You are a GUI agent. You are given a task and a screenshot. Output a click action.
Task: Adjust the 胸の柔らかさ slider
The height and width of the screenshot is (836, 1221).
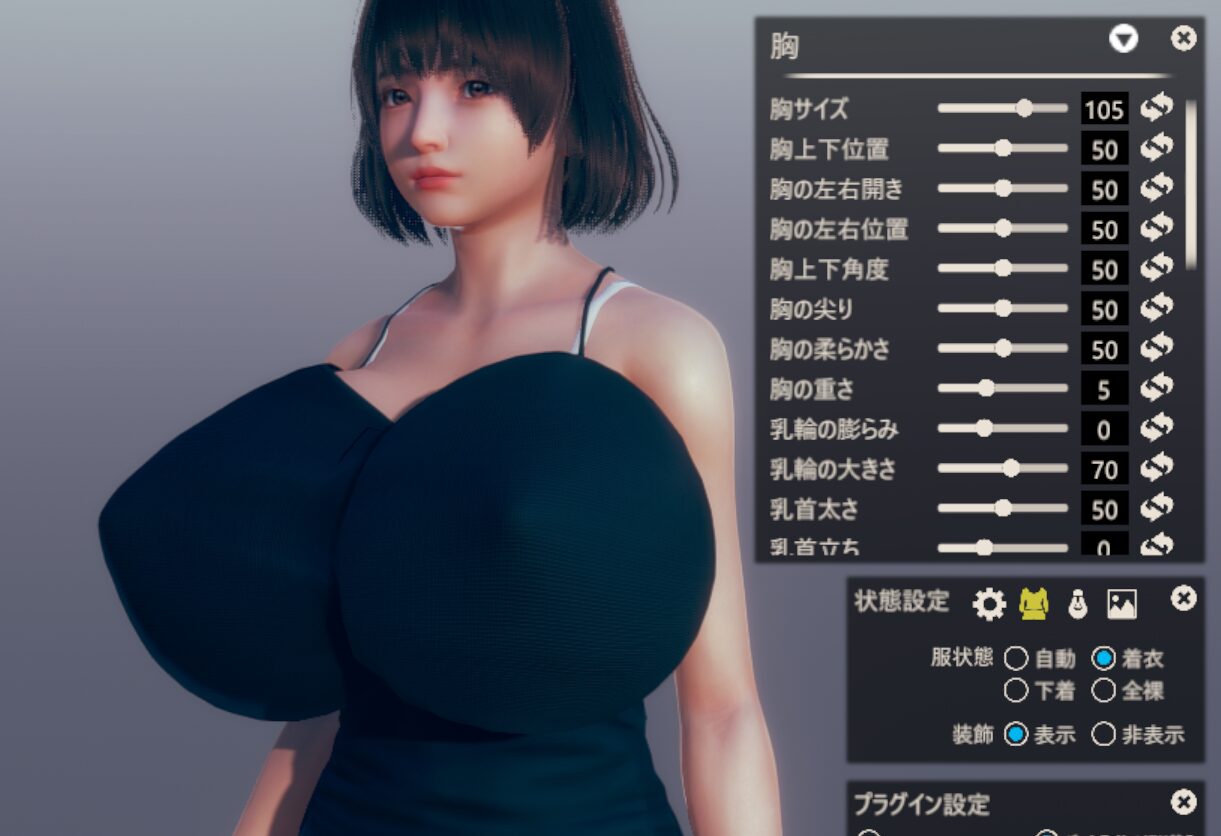(1003, 348)
